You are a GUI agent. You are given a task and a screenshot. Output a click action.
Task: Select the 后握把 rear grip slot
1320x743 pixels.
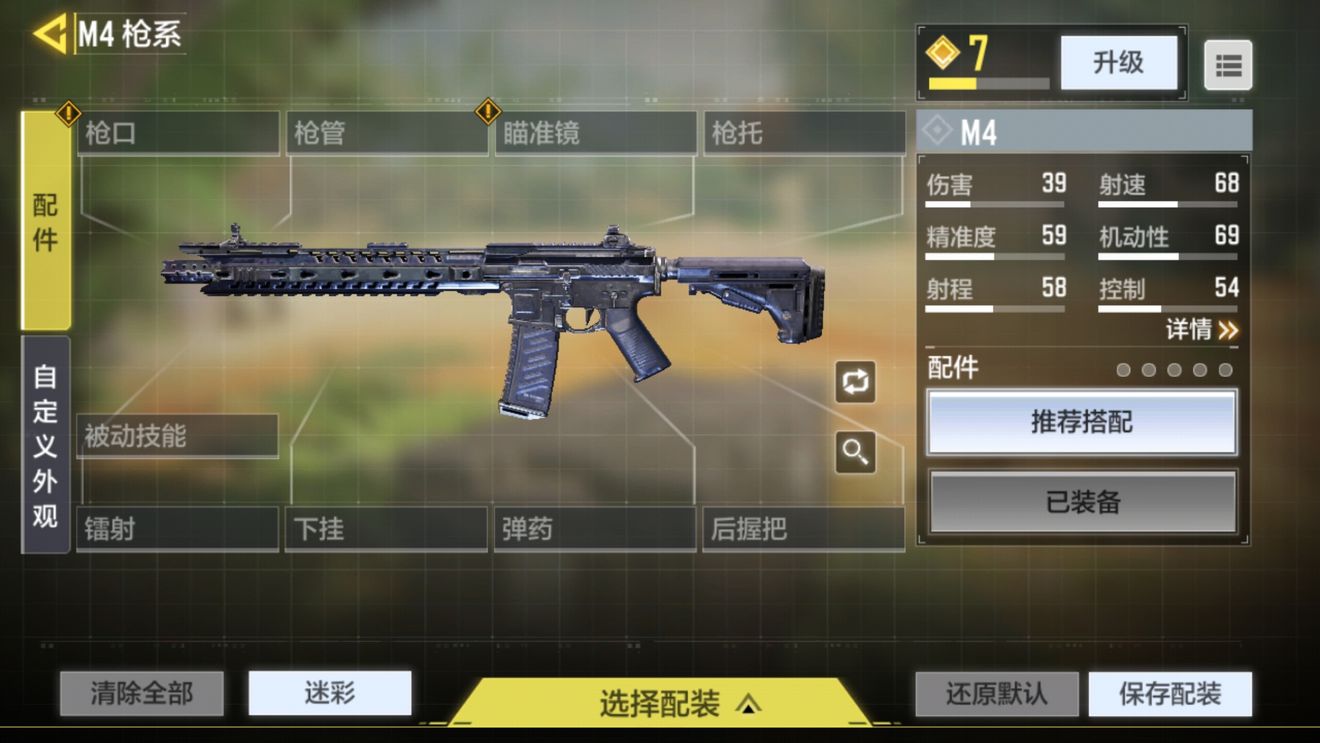804,529
